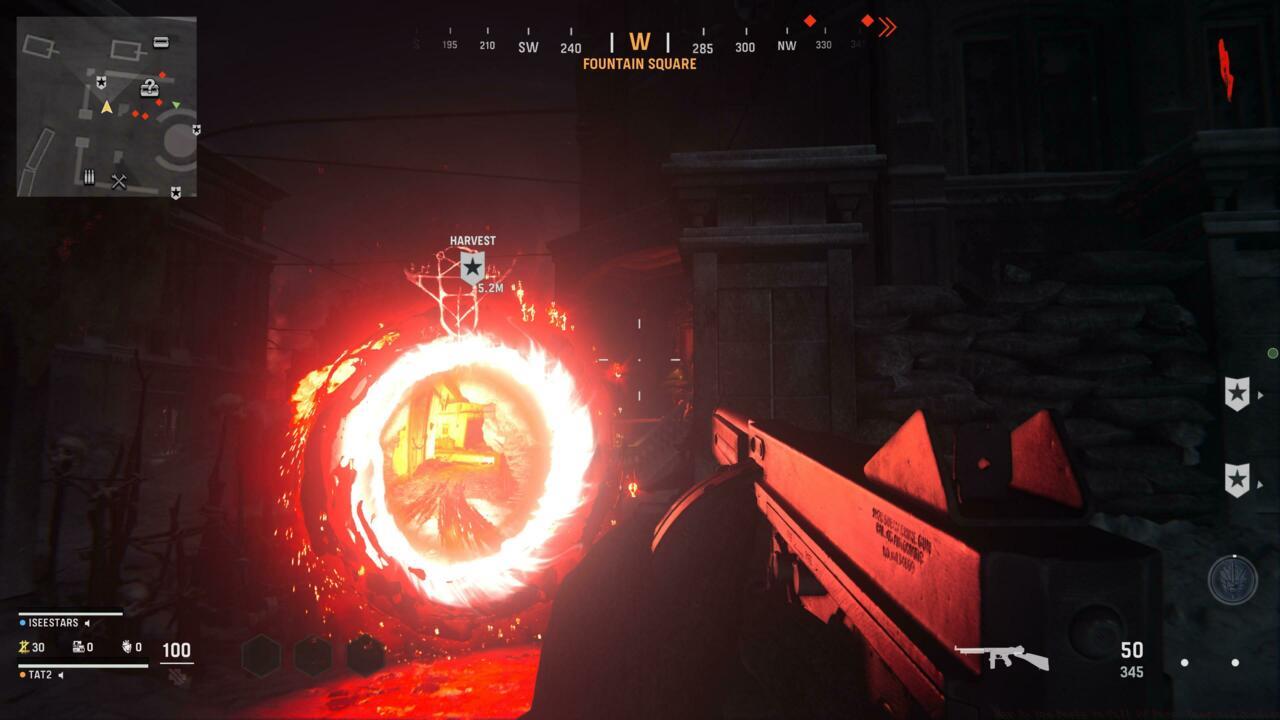The height and width of the screenshot is (720, 1280).
Task: Click the FOUNTAIN SQUARE location label
Action: pos(640,63)
